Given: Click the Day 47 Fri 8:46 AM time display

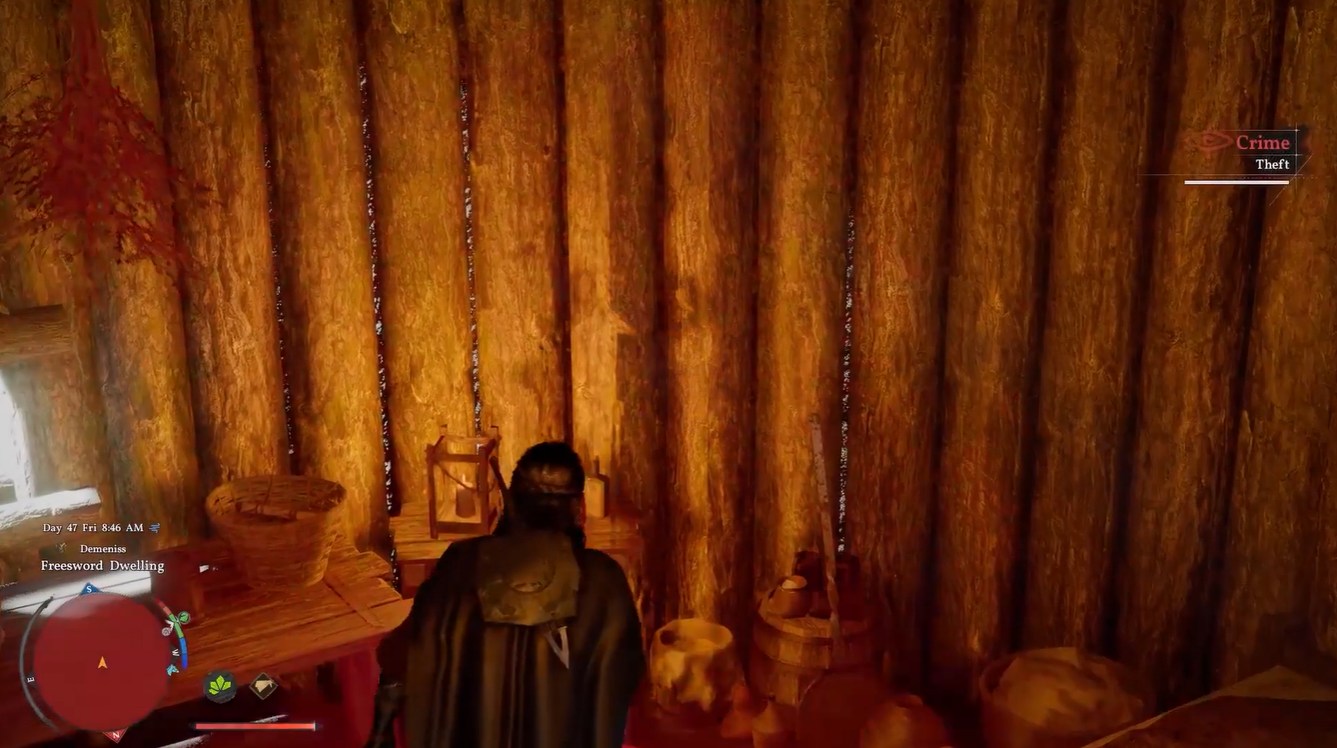Looking at the screenshot, I should click(x=93, y=527).
